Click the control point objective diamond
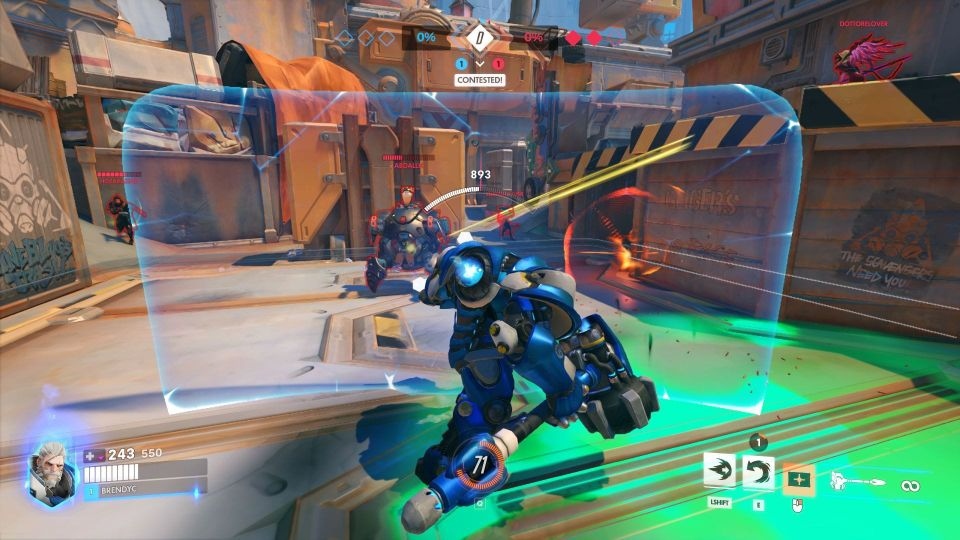This screenshot has width=960, height=540. pyautogui.click(x=480, y=38)
